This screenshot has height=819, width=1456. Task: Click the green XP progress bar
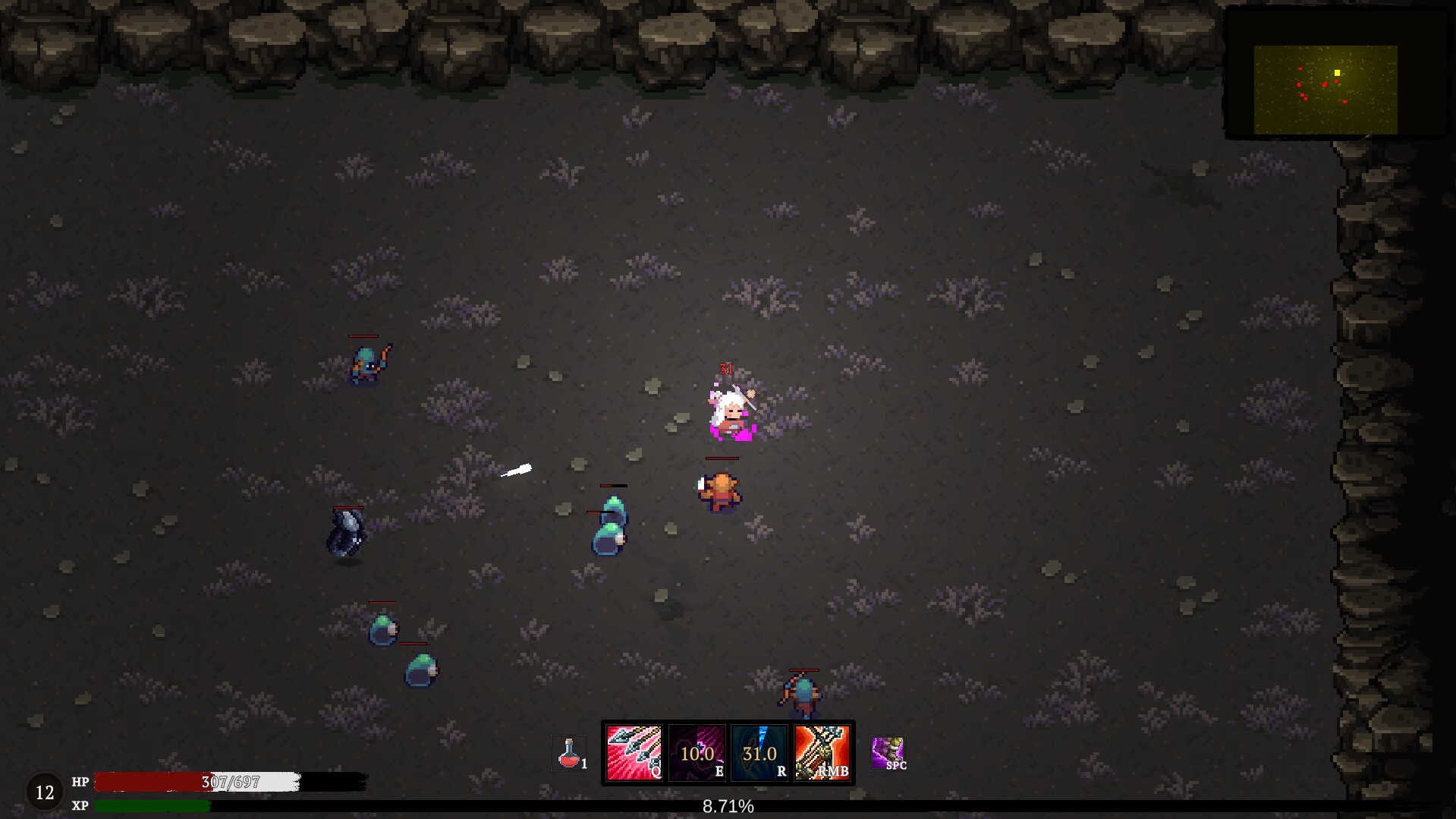[152, 806]
